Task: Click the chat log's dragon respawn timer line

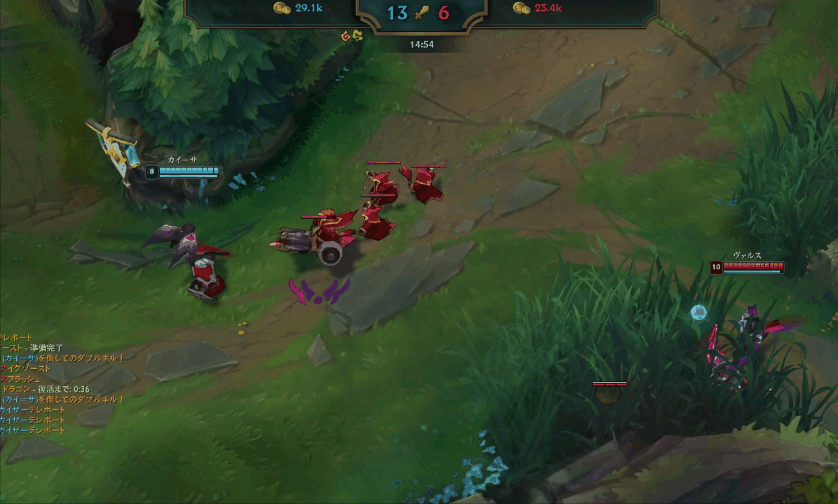Action: pyautogui.click(x=46, y=389)
